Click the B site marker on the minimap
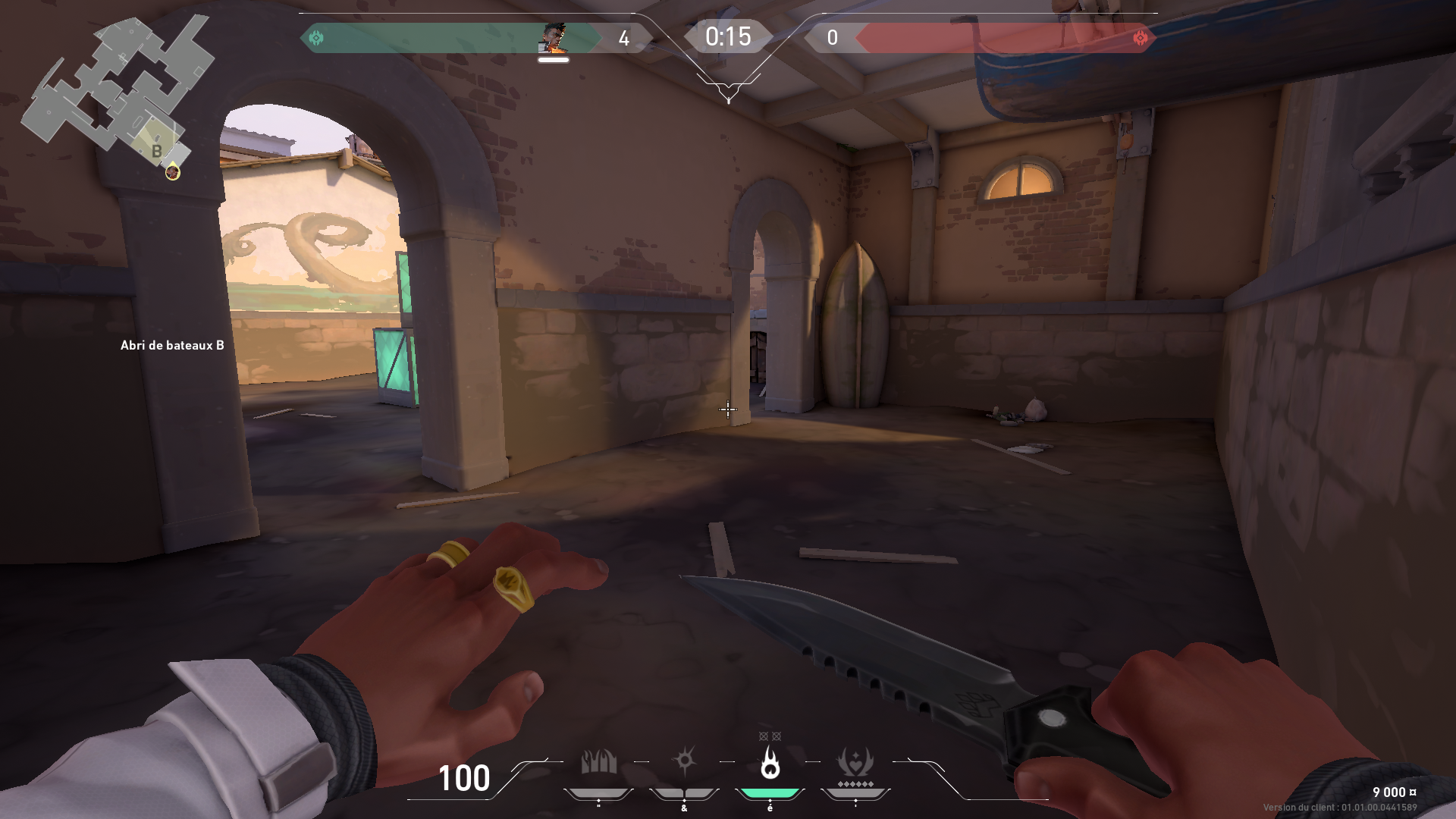Screen dimensions: 1456x819 tap(158, 150)
